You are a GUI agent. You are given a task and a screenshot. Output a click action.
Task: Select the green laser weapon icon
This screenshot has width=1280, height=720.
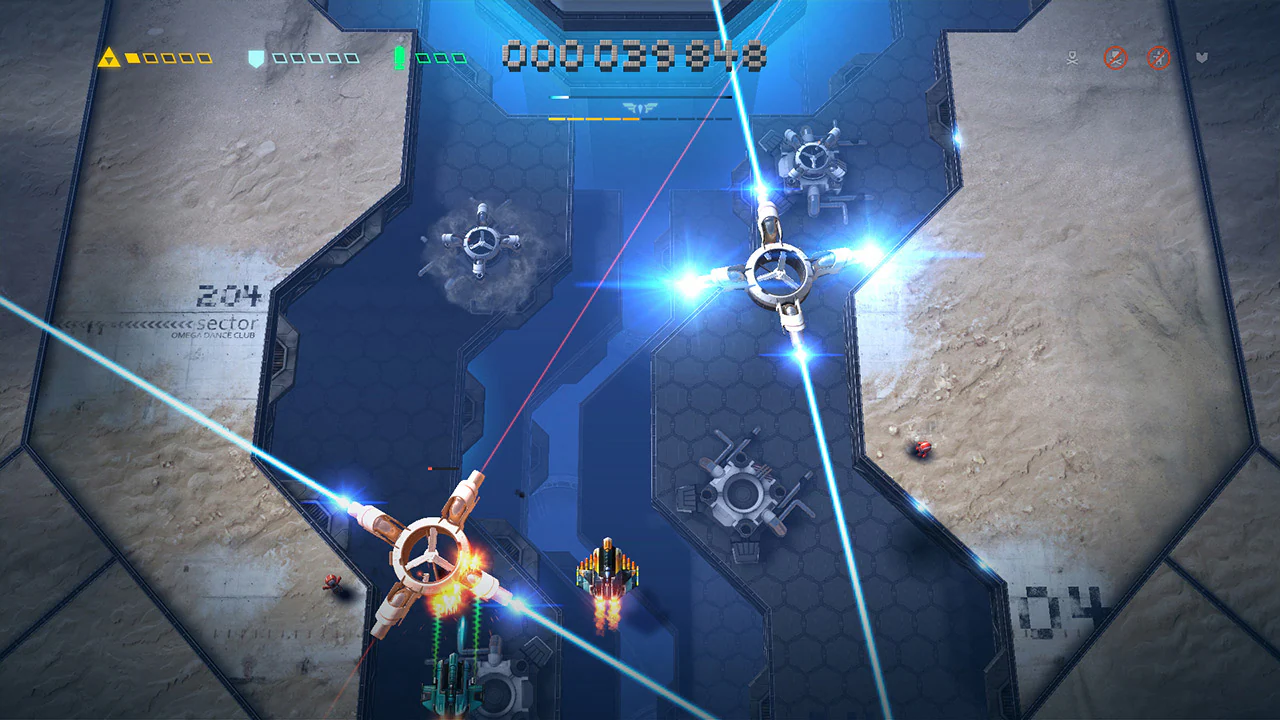[x=399, y=58]
